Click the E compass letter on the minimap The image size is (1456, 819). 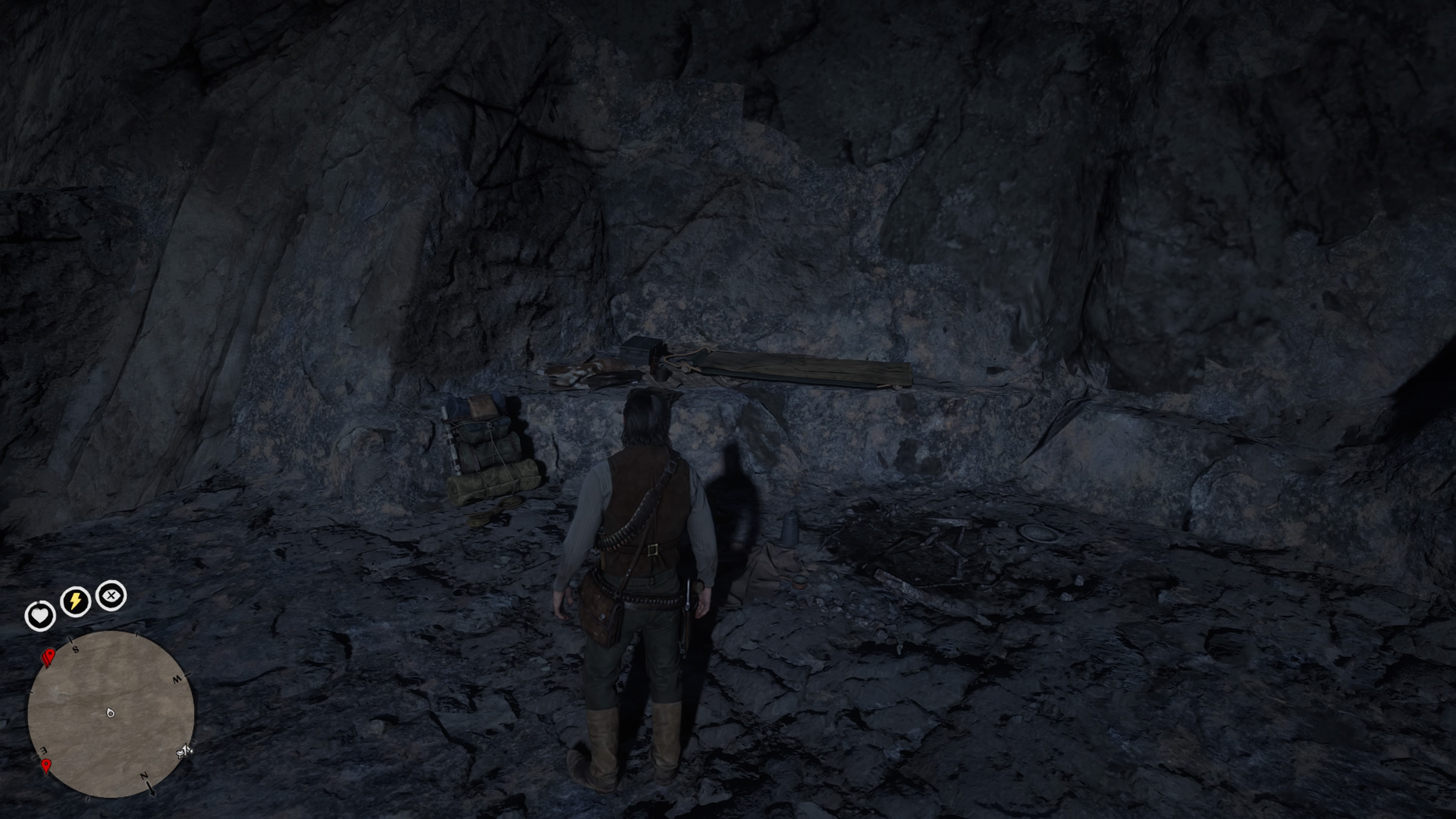tap(44, 750)
